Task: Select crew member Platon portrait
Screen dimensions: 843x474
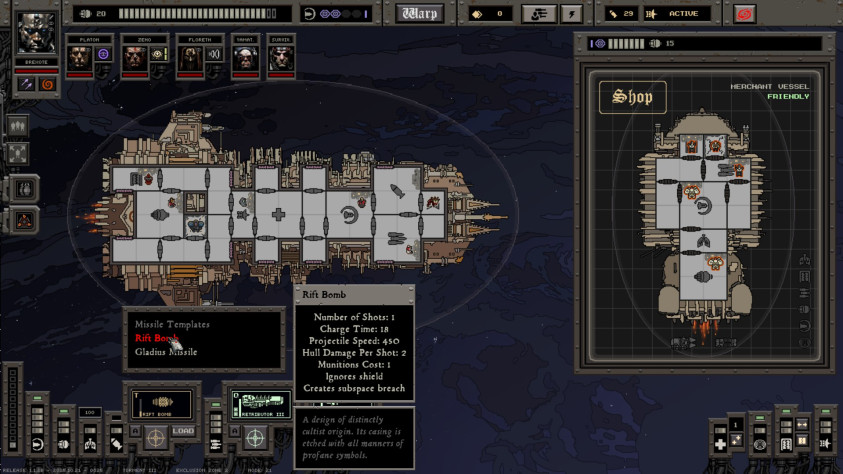Action: [80, 59]
